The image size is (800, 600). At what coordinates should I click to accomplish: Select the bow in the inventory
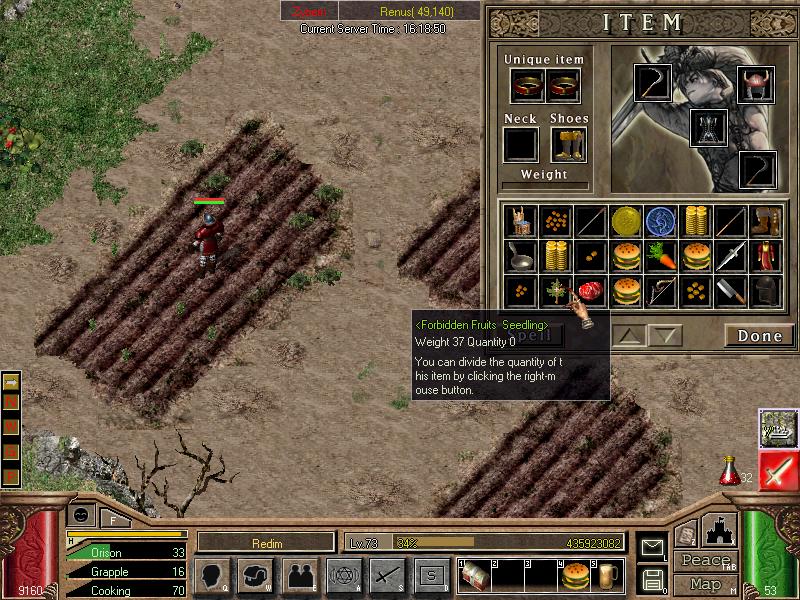pos(661,291)
